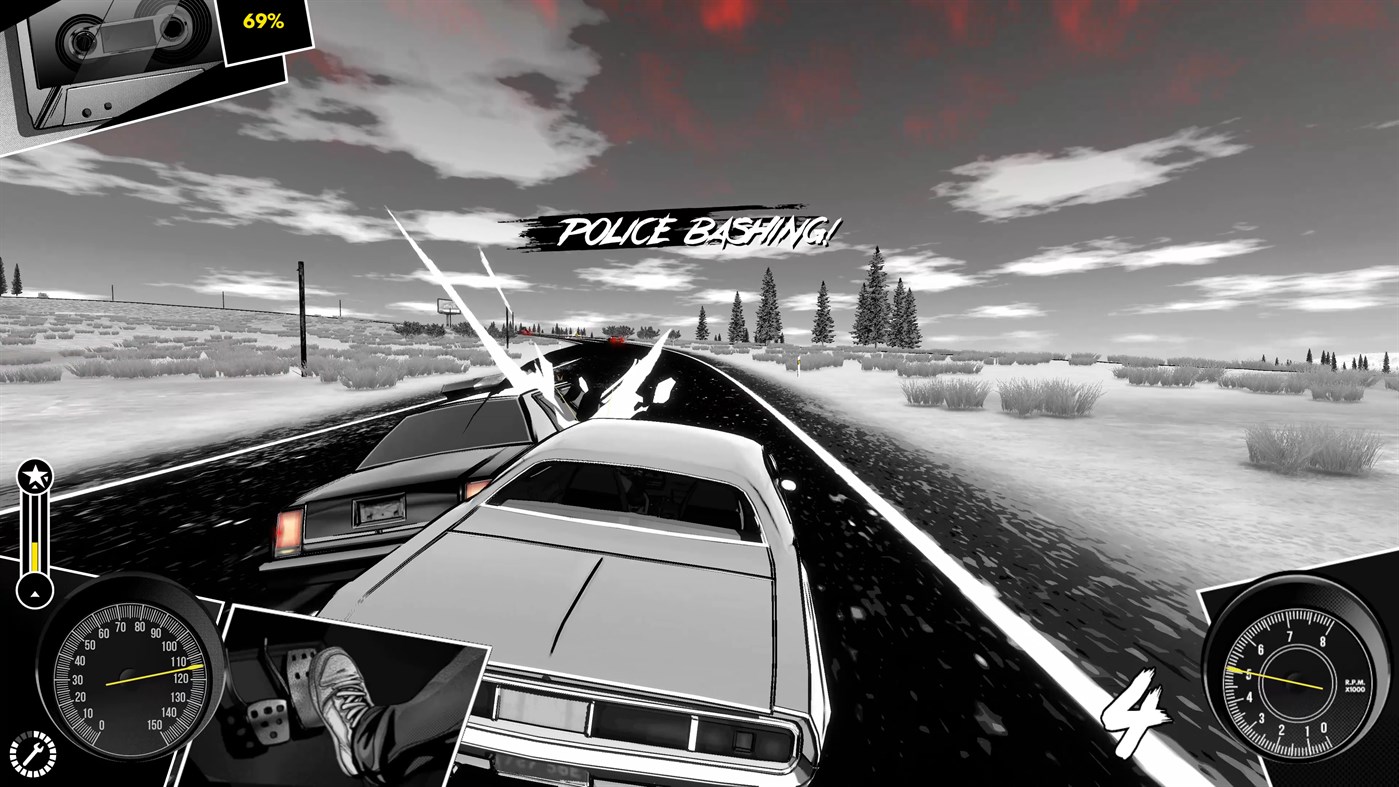Select the star icon atop the left meter
1399x787 pixels.
tap(33, 475)
